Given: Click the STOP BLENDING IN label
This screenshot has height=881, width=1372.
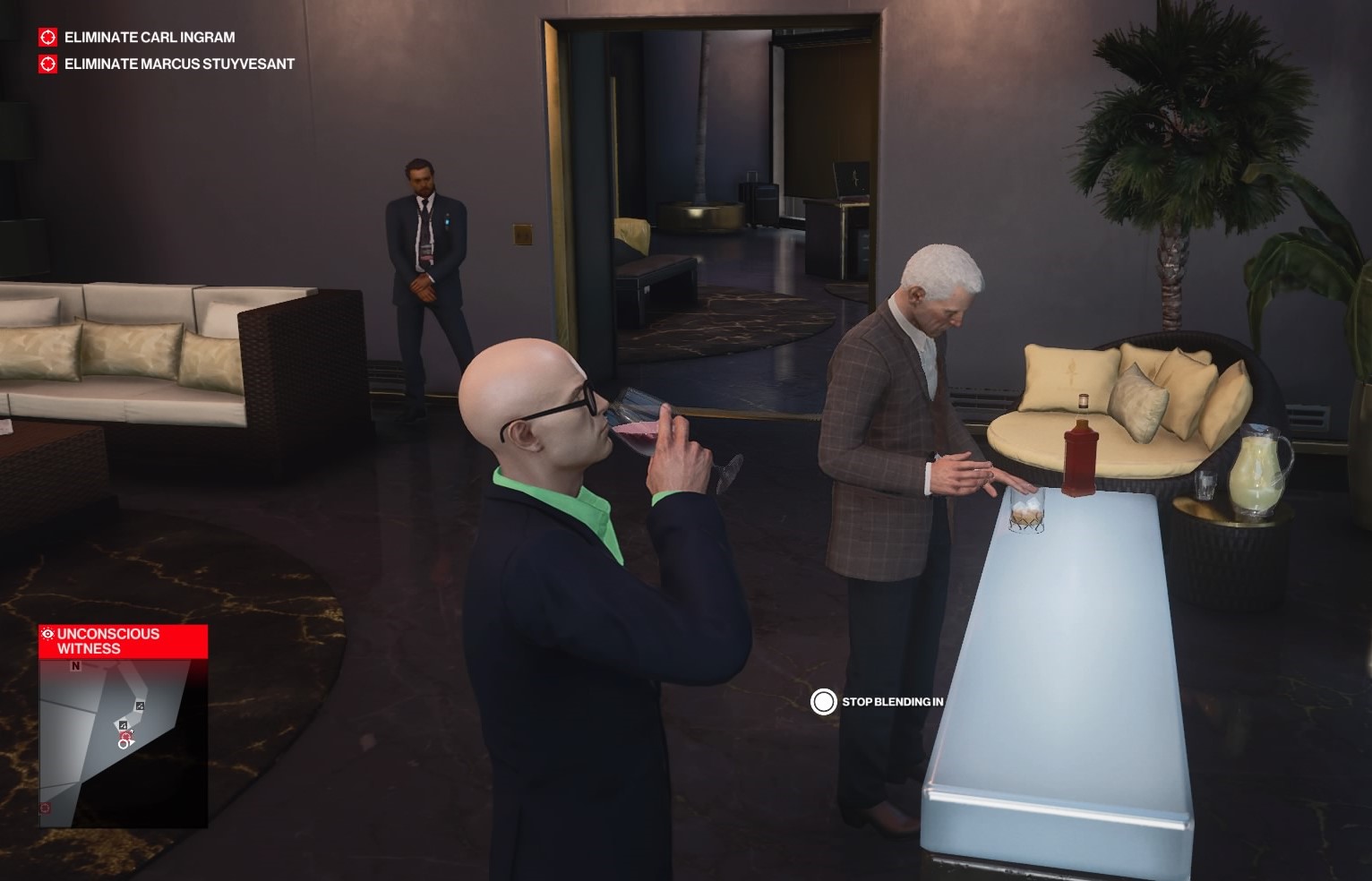Looking at the screenshot, I should (891, 704).
